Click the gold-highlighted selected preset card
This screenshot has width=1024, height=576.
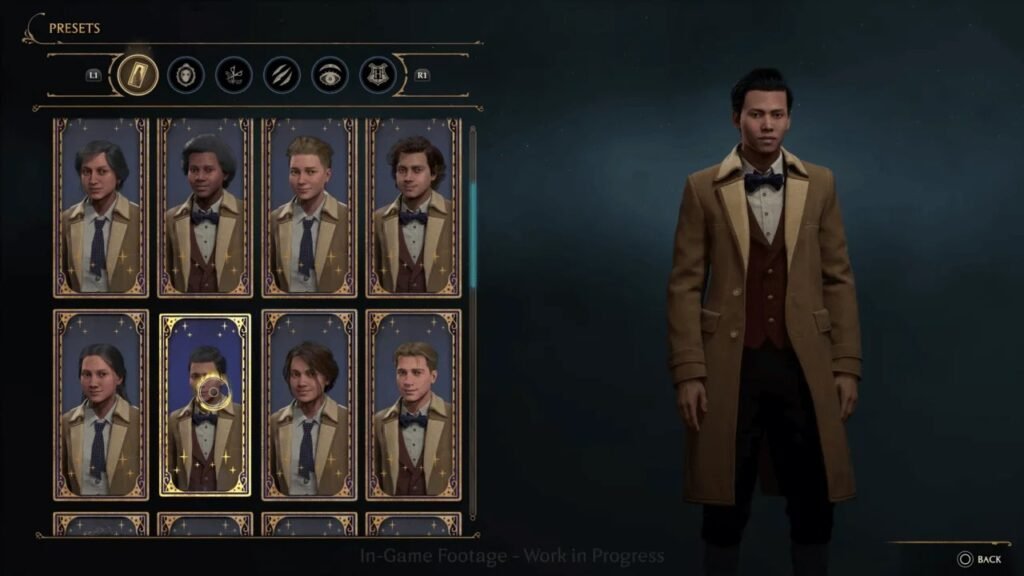[205, 404]
